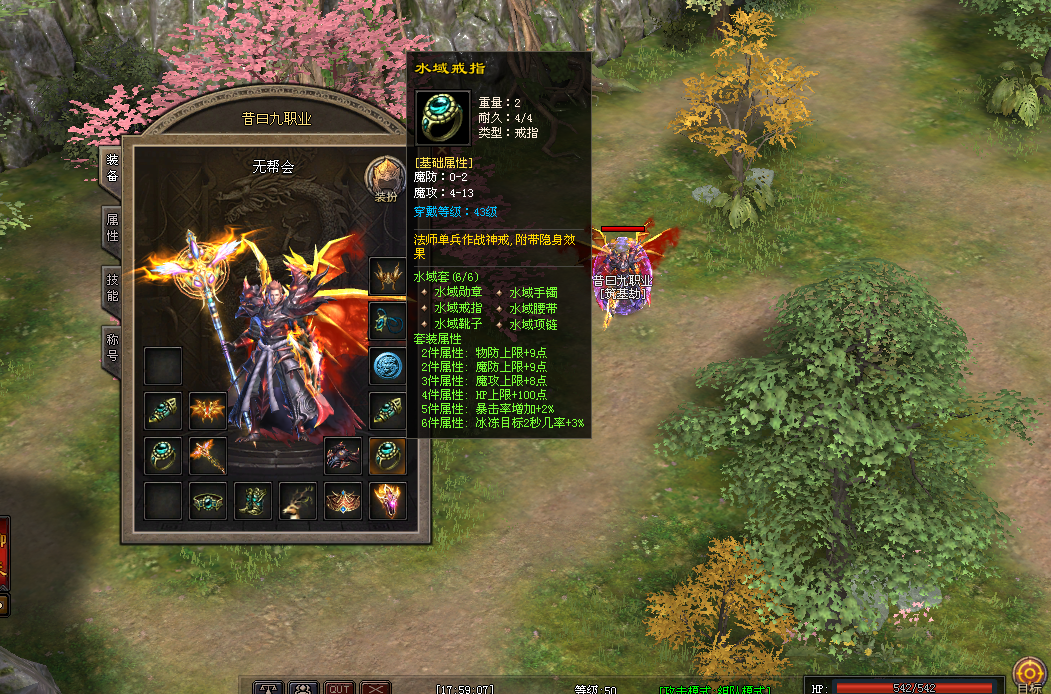Open the 属性 attributes tab

112,227
